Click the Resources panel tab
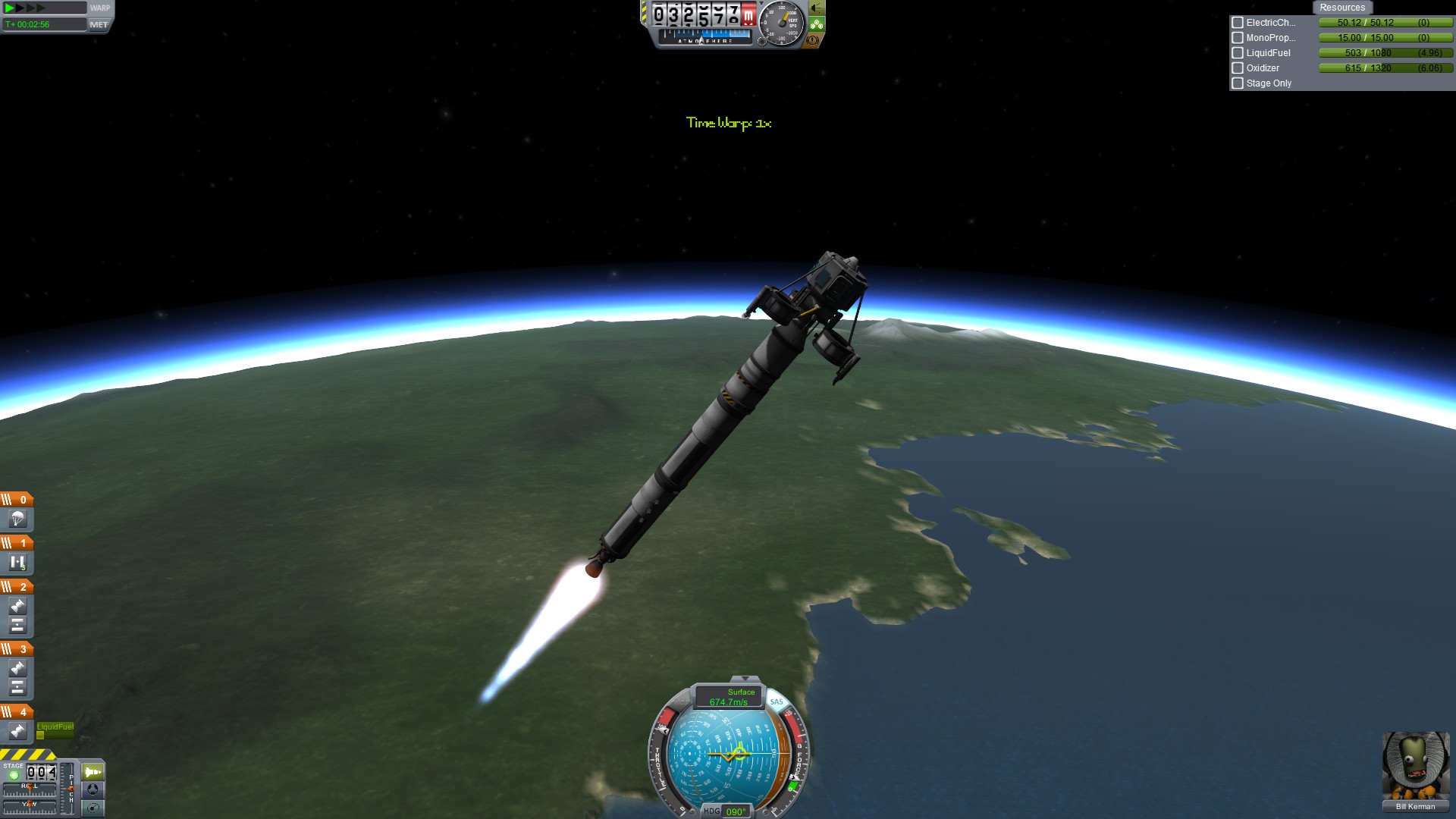The image size is (1456, 819). pos(1341,8)
